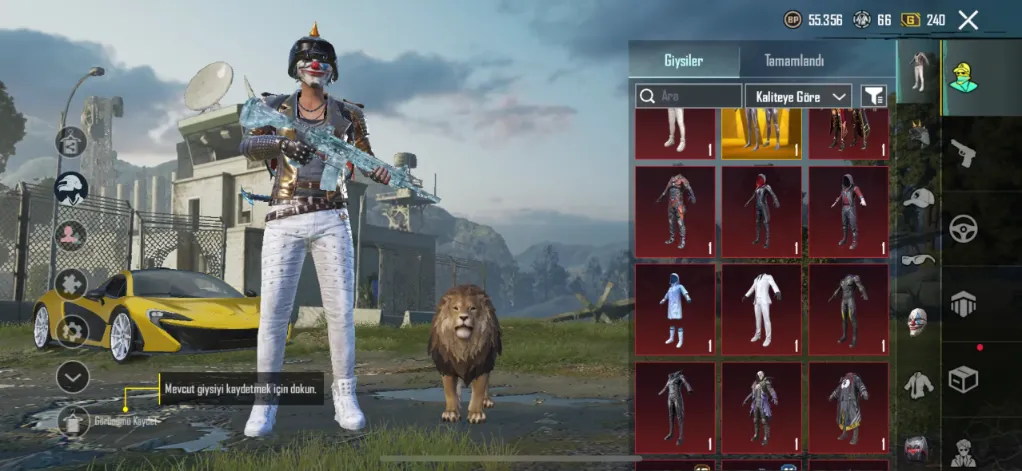This screenshot has height=471, width=1022.
Task: Open the outfit filter funnel button
Action: pos(874,96)
